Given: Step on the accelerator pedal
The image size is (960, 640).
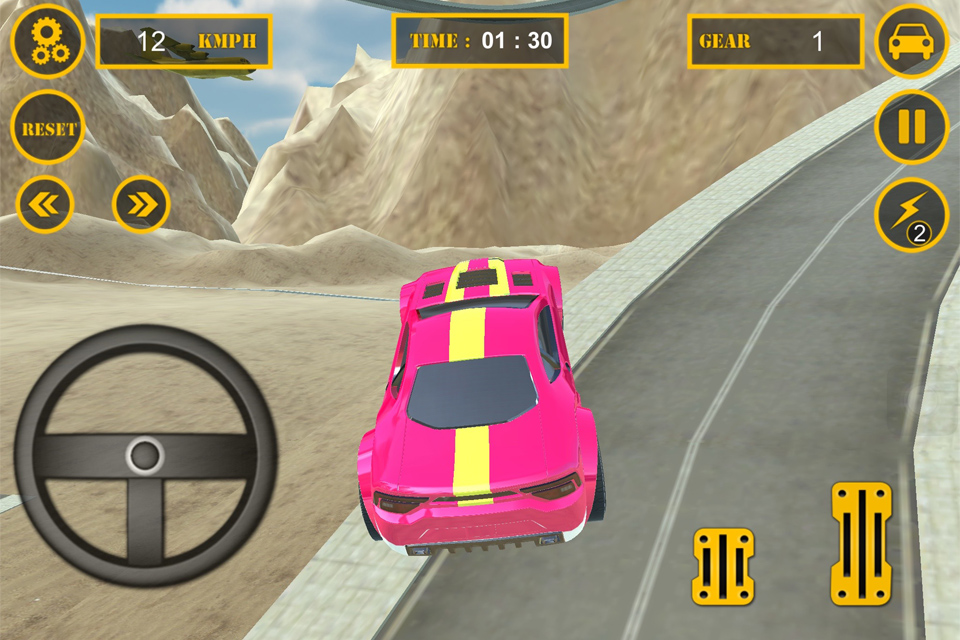Looking at the screenshot, I should (x=860, y=543).
